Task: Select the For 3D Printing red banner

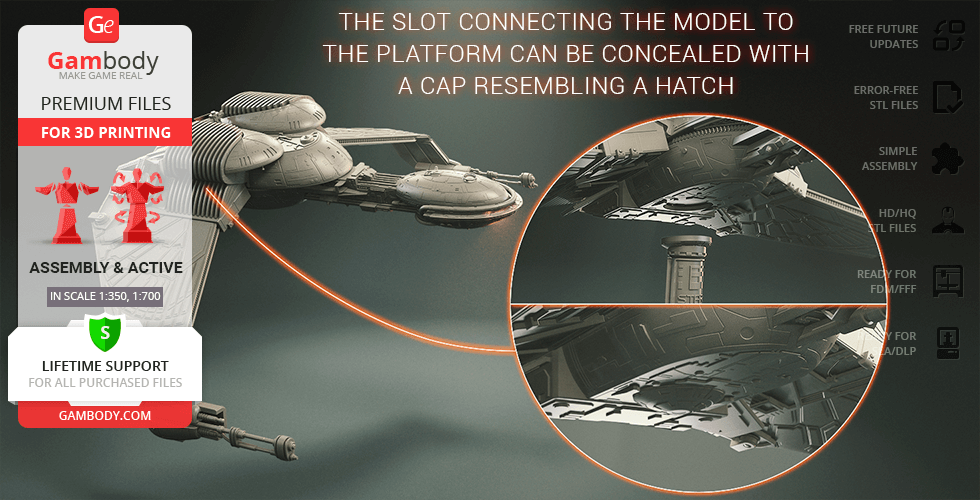Action: coord(105,132)
